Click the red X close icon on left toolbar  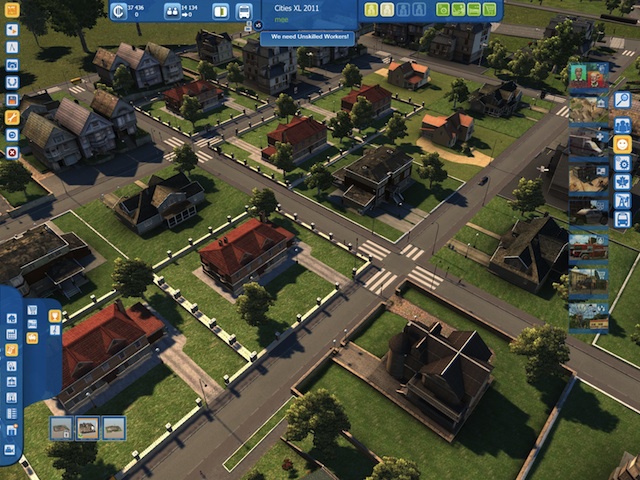point(12,153)
